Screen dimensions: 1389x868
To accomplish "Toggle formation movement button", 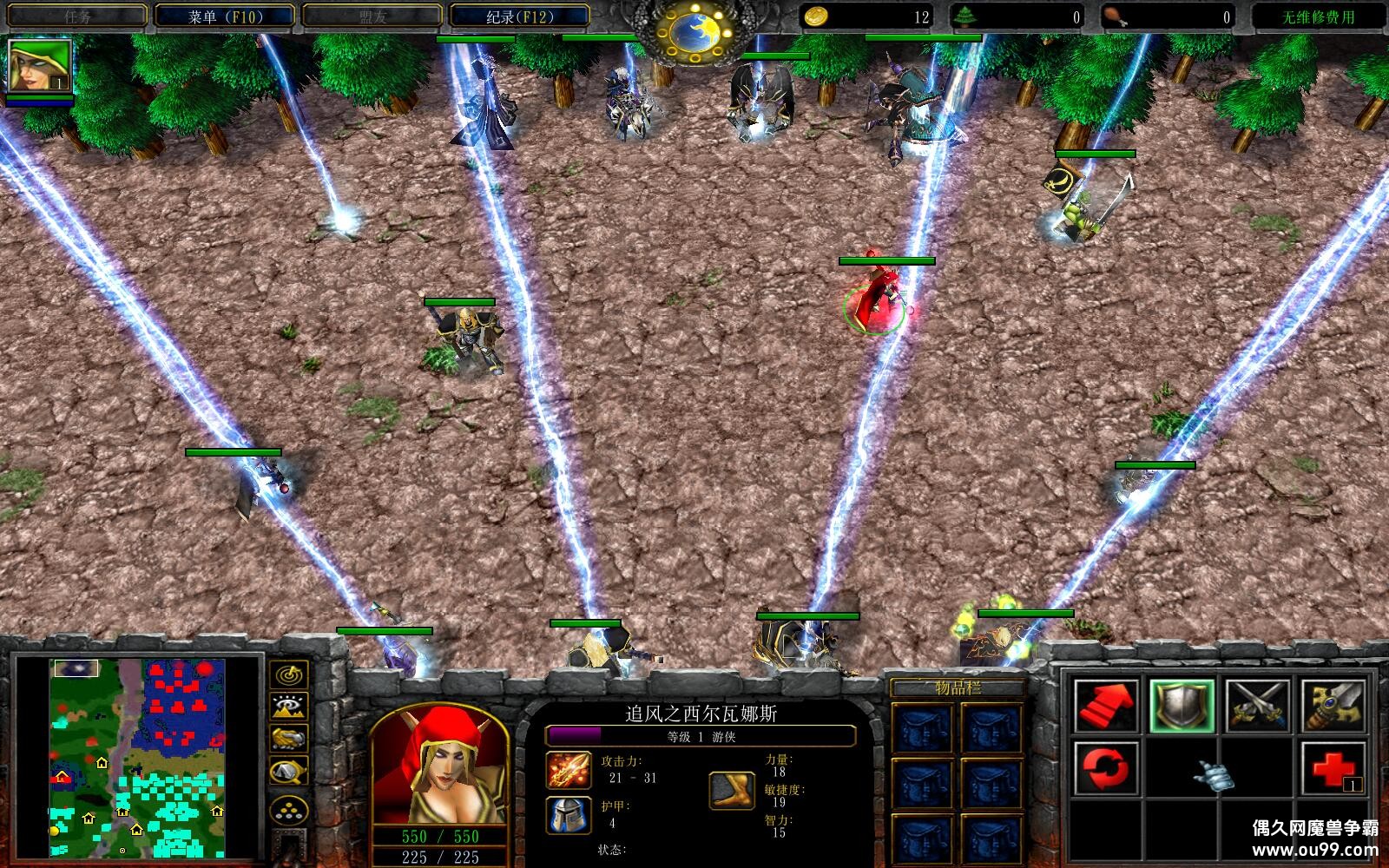I will click(287, 811).
